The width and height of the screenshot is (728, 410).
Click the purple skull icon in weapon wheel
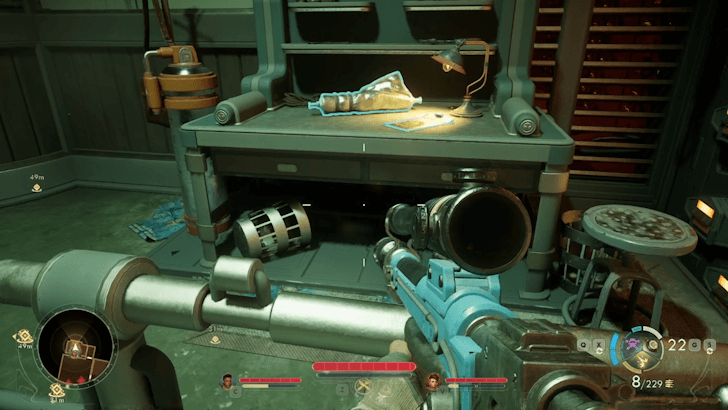pos(633,343)
